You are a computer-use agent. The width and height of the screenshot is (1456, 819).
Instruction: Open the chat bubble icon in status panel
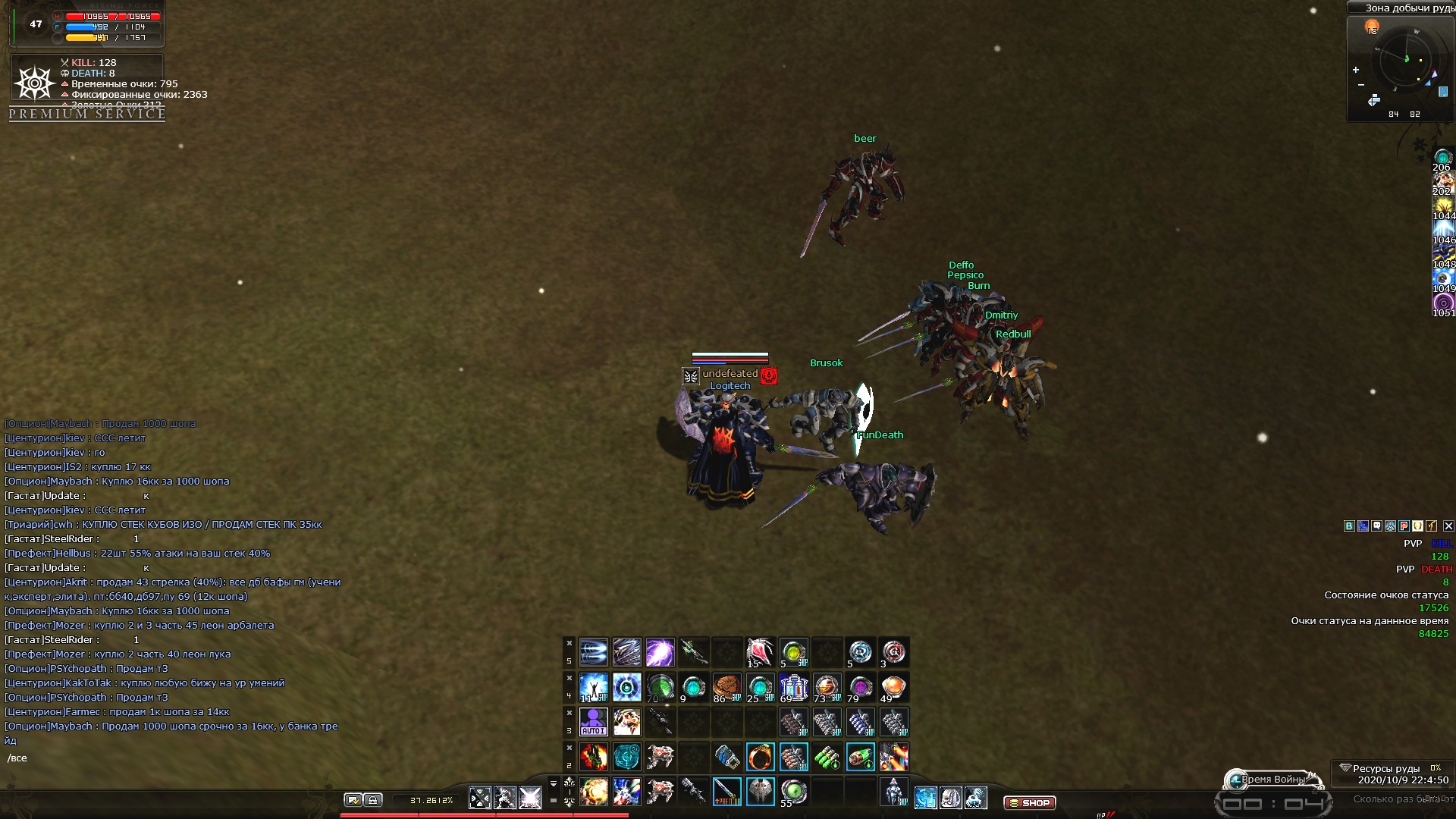click(1376, 526)
